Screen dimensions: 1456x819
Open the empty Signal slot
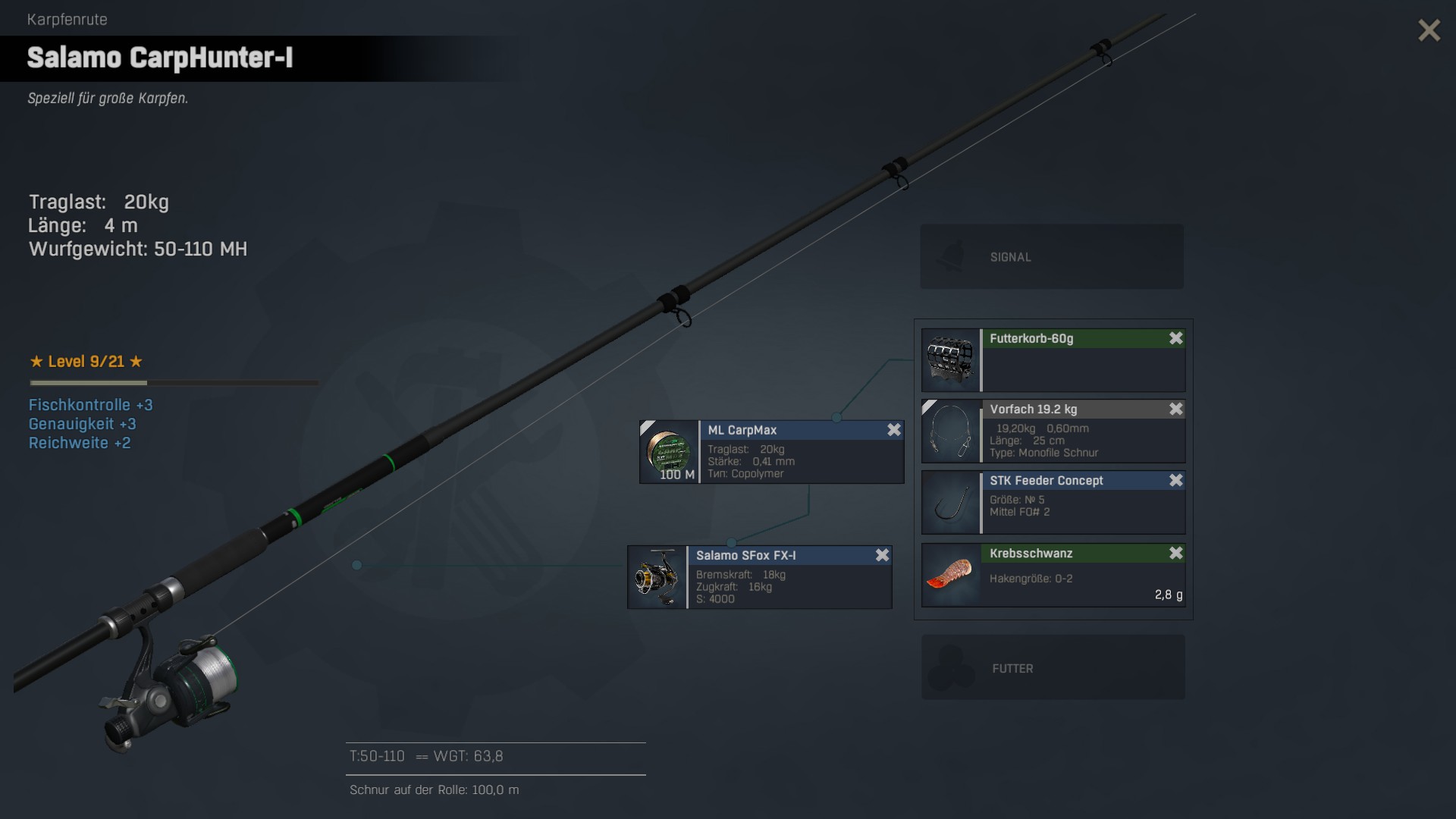coord(1052,256)
